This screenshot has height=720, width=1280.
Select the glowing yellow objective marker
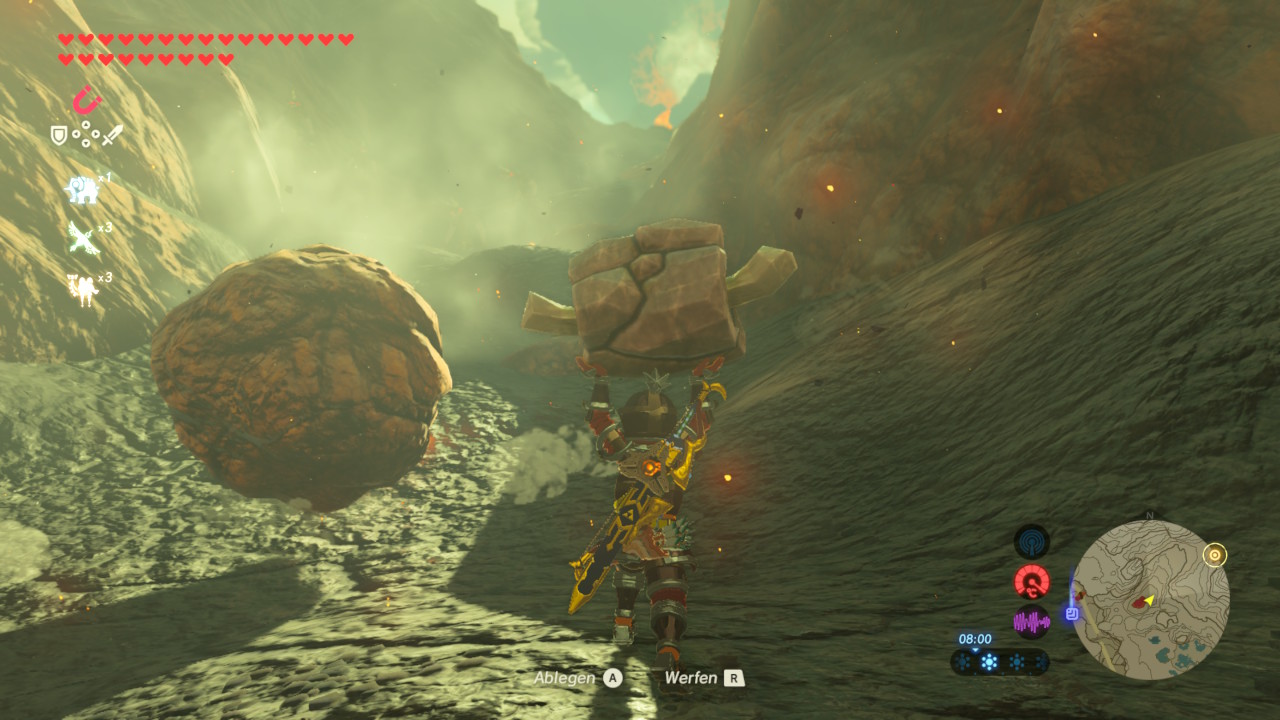coord(1215,555)
